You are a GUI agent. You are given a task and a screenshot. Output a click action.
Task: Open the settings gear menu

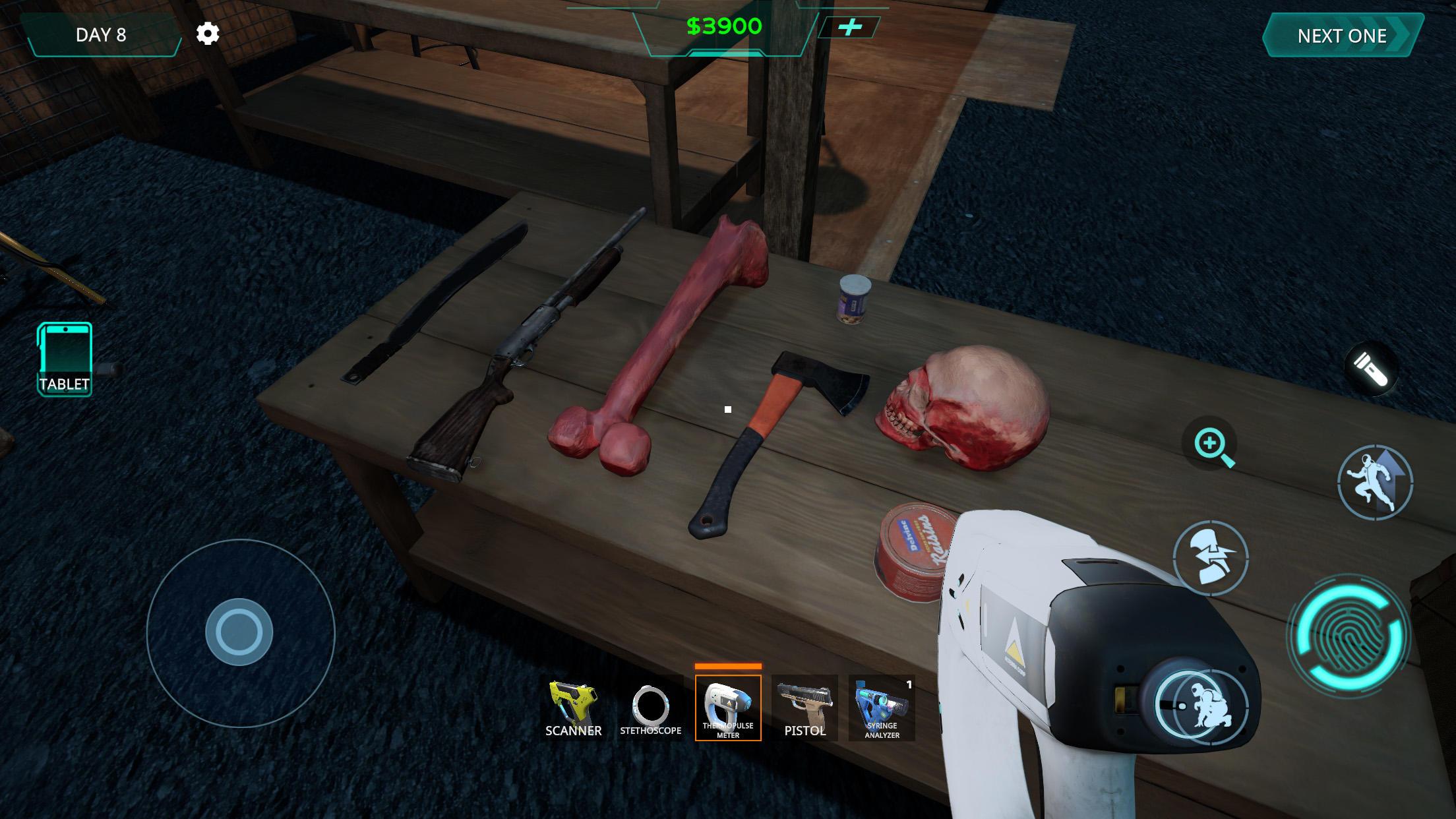(208, 34)
